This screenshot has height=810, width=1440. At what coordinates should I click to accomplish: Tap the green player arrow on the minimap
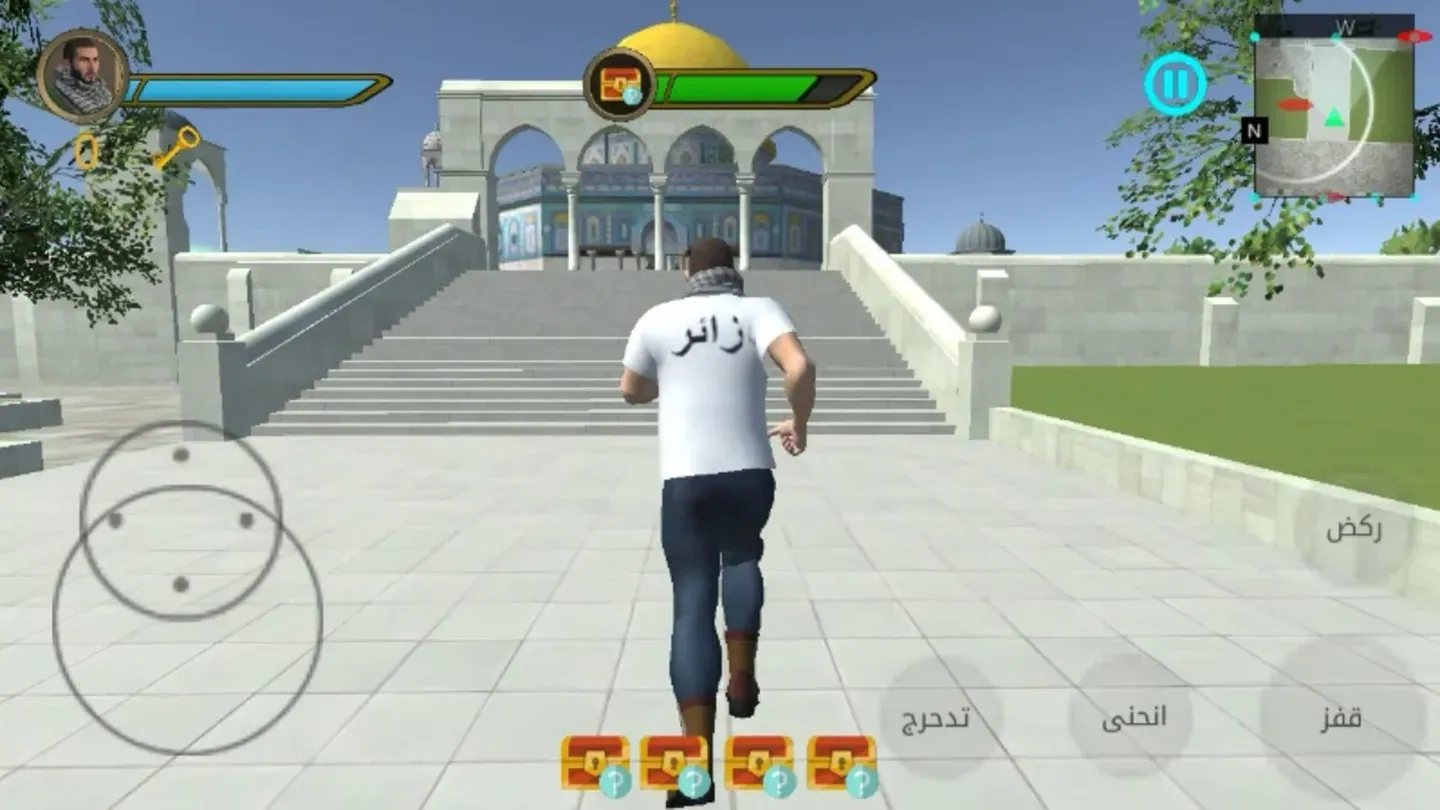[1334, 118]
